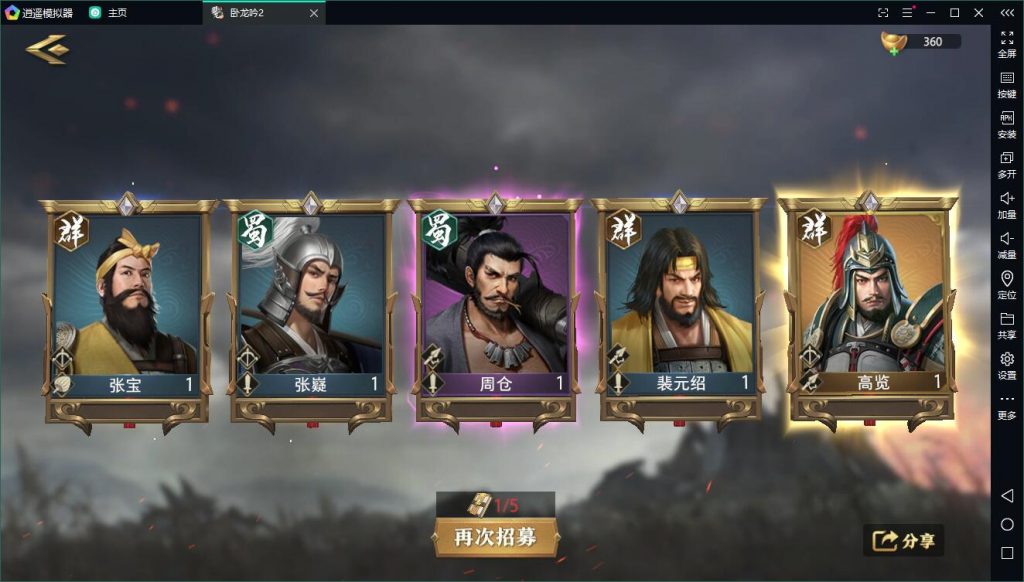Image resolution: width=1024 pixels, height=582 pixels.
Task: Toggle emulator 全屏 fullscreen mode
Action: pyautogui.click(x=1007, y=42)
